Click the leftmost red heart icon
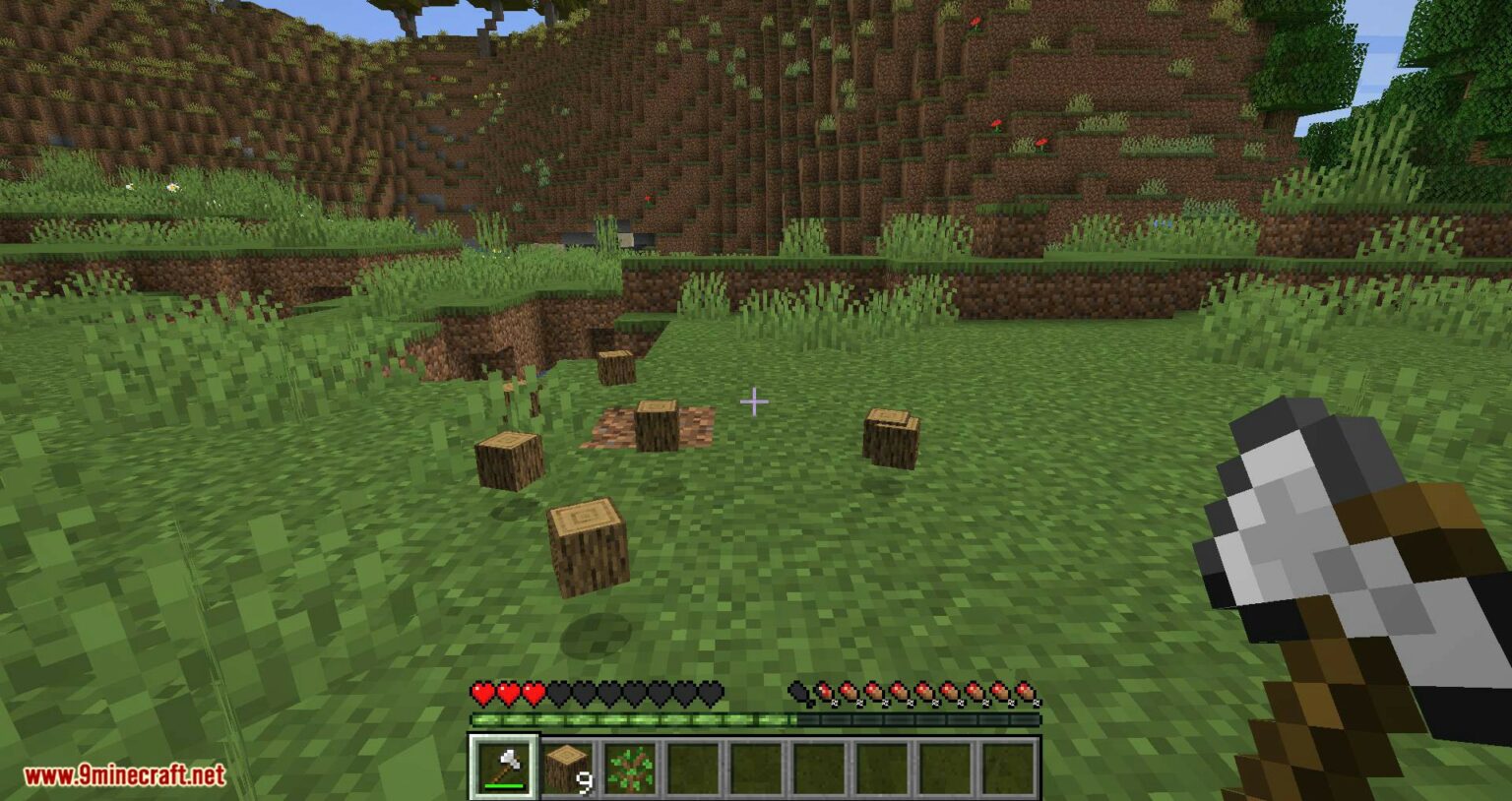 tap(481, 694)
